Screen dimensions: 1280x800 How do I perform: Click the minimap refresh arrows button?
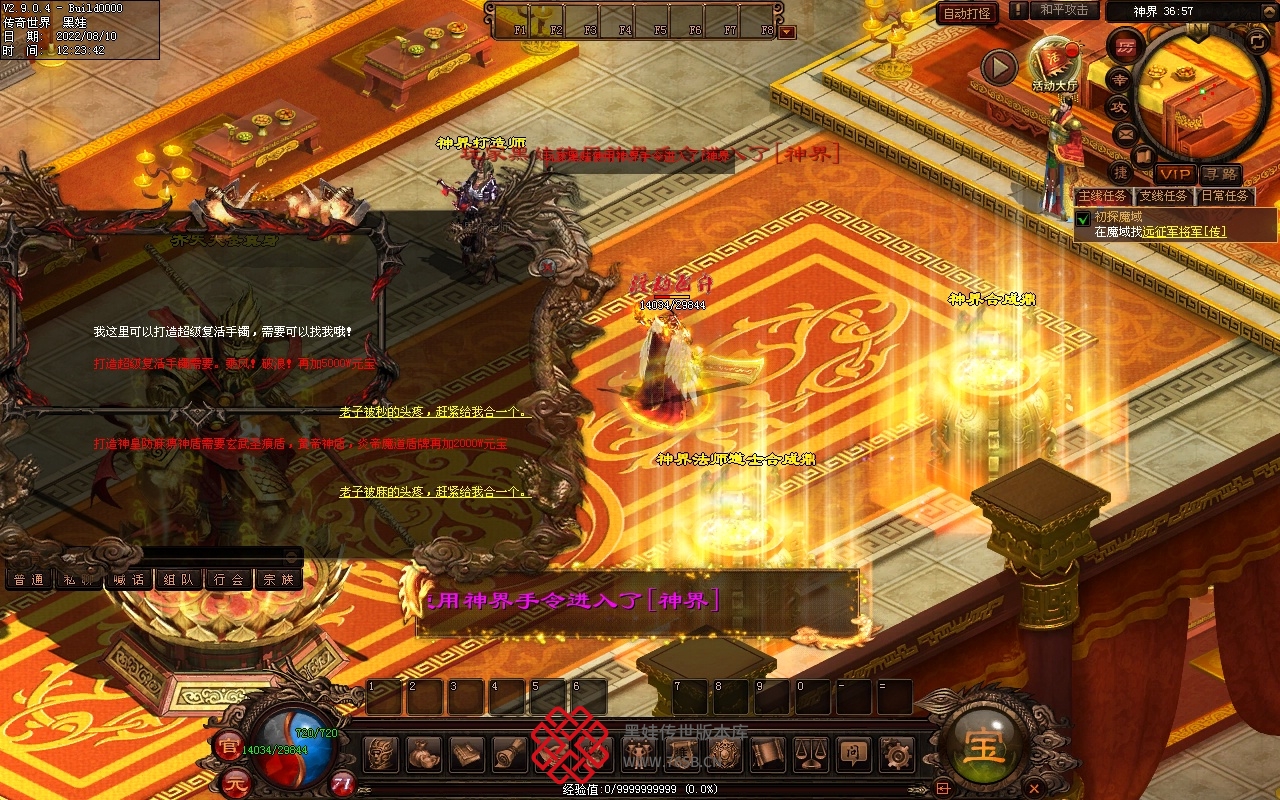(x=1257, y=41)
